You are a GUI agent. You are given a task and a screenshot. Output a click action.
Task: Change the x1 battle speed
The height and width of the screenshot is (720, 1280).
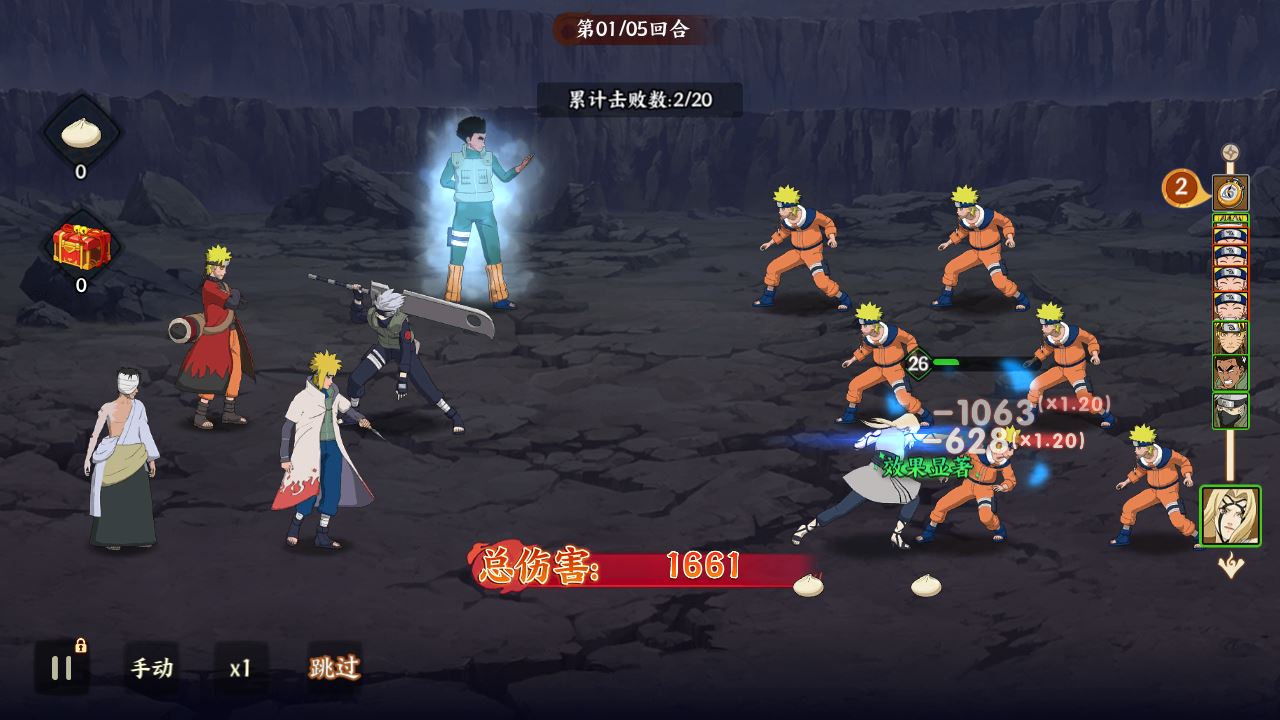pos(240,668)
